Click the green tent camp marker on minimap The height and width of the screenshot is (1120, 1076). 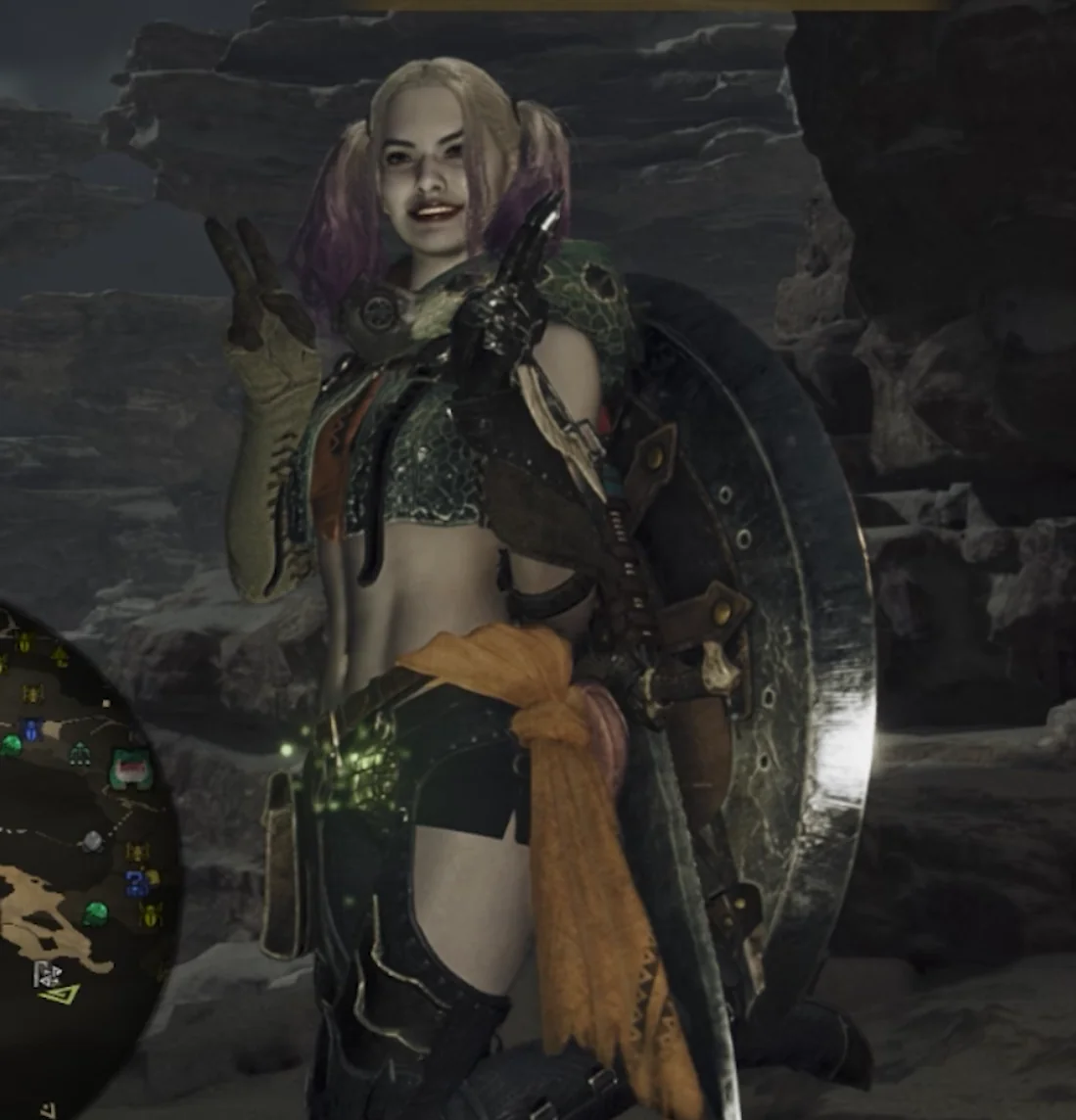click(x=79, y=753)
